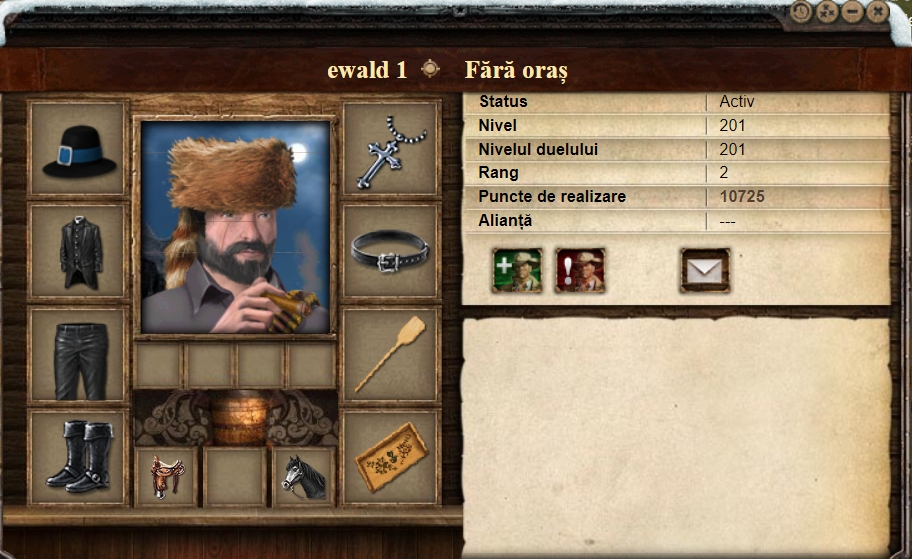912x559 pixels.
Task: Add ewald 1 as a friend
Action: point(517,271)
